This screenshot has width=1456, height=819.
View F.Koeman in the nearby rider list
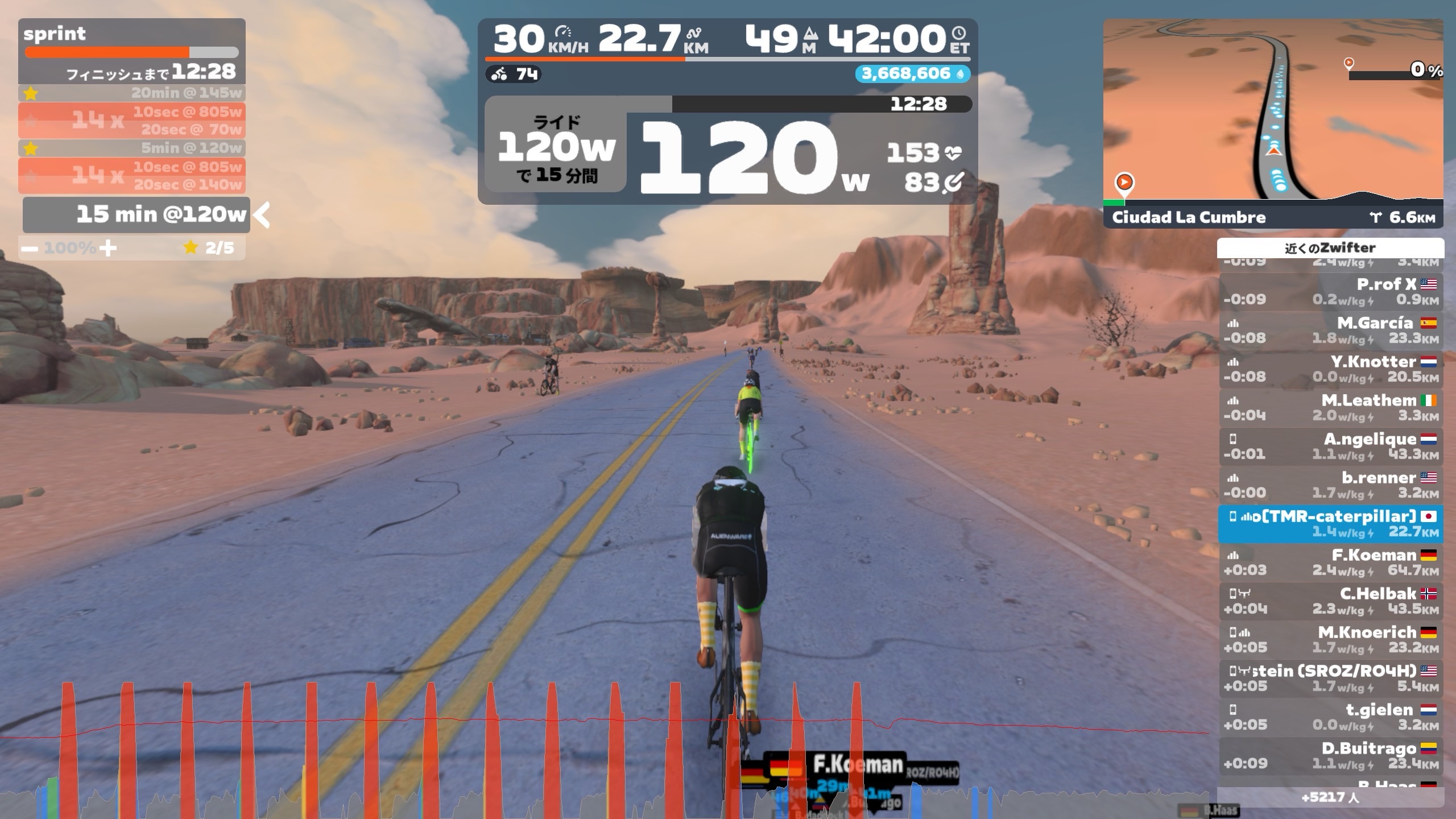point(1330,562)
